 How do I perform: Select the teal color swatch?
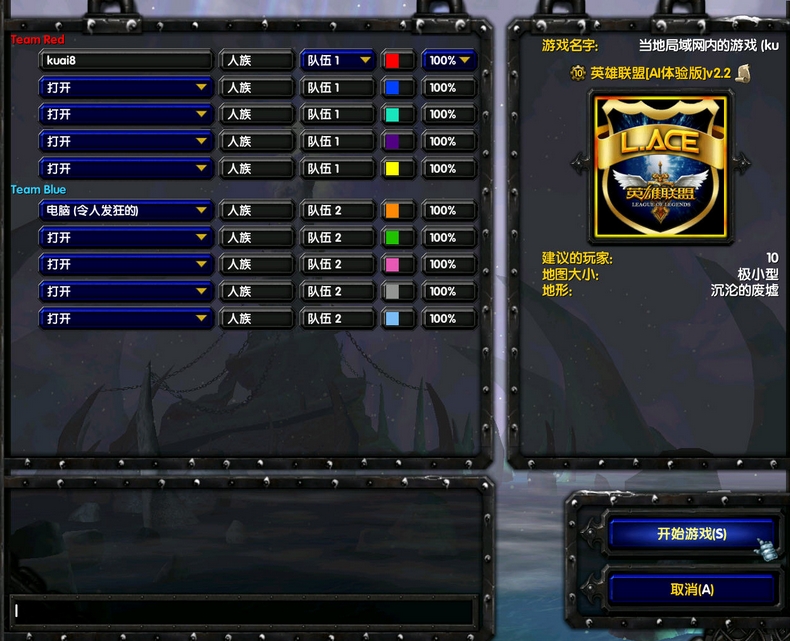coord(392,115)
